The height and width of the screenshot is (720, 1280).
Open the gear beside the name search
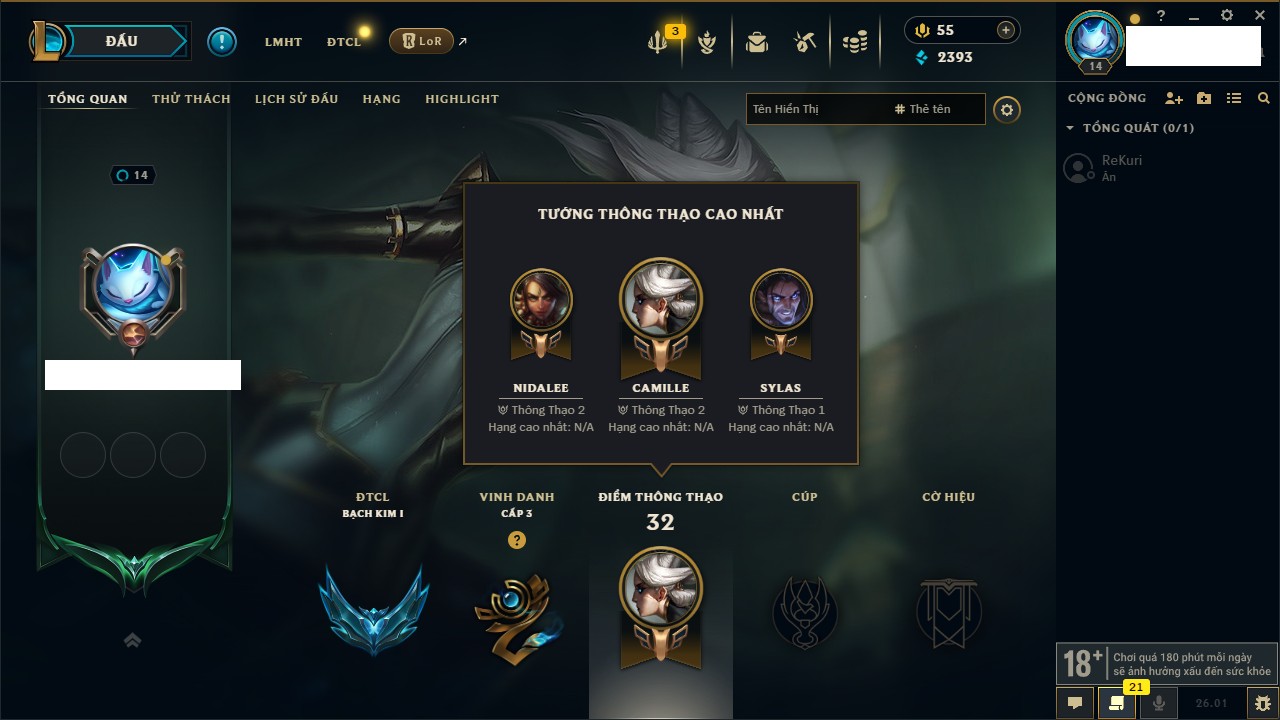pyautogui.click(x=1007, y=110)
